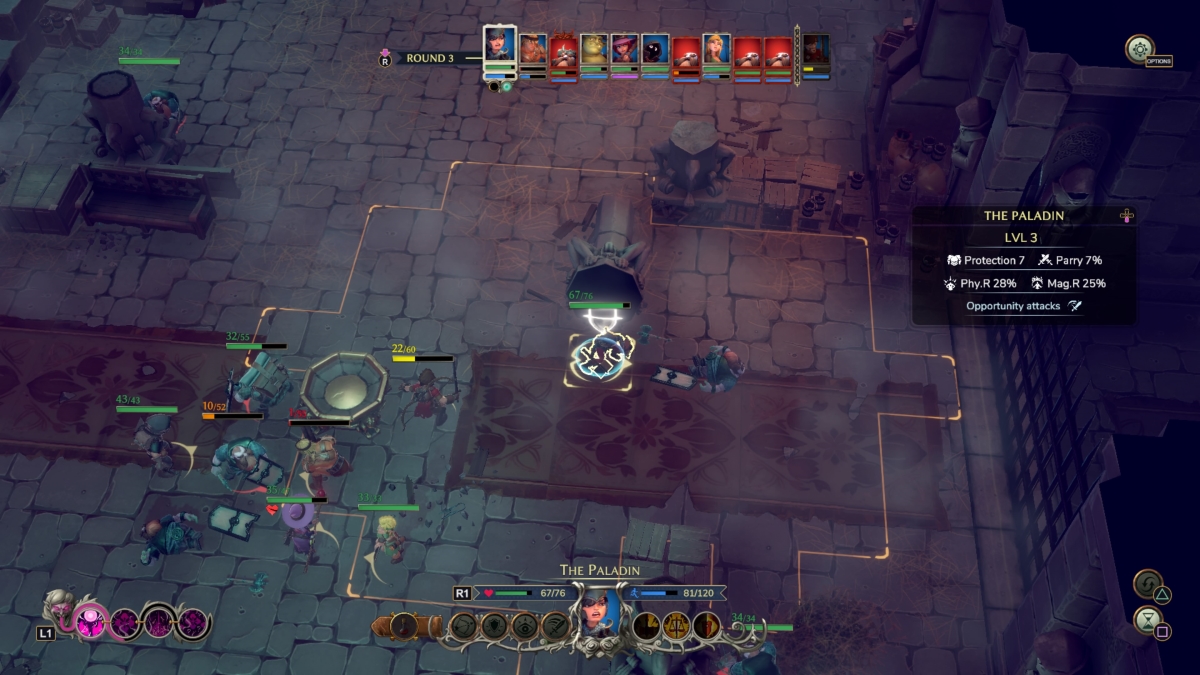Use the orange scales of justice ability
The height and width of the screenshot is (675, 1200).
coord(677,626)
